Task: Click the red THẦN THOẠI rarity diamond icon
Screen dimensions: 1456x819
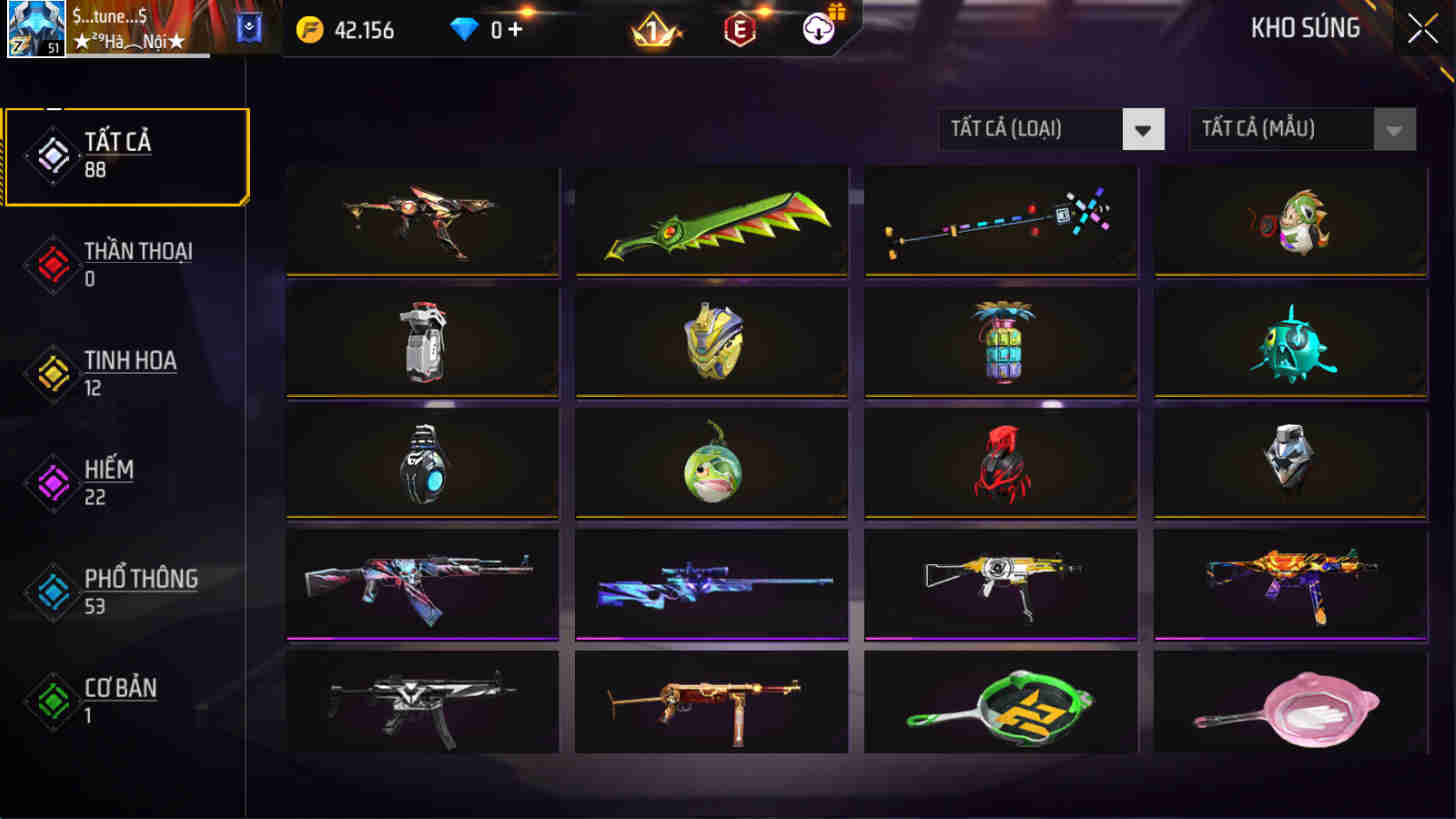Action: tap(51, 265)
